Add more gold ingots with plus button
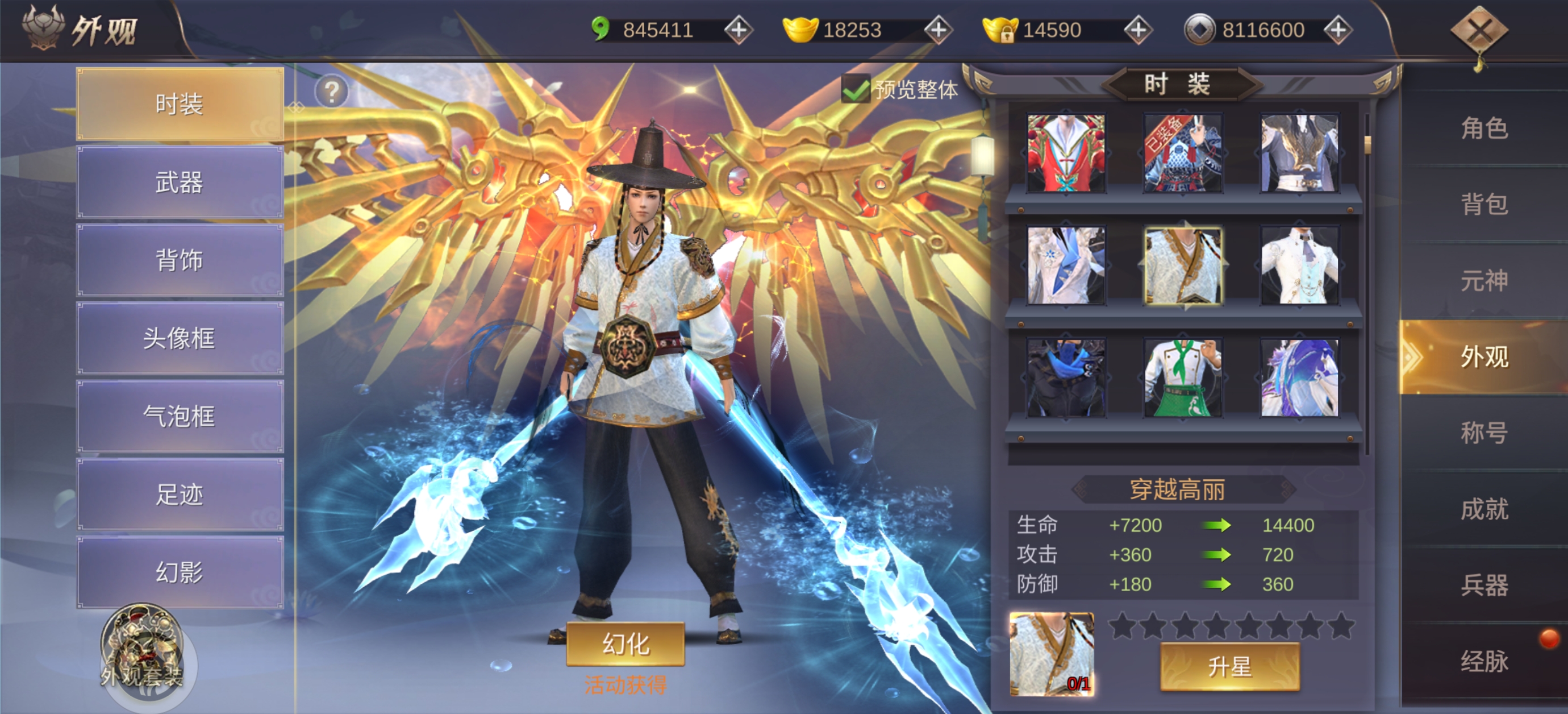The image size is (1568, 714). (x=938, y=30)
